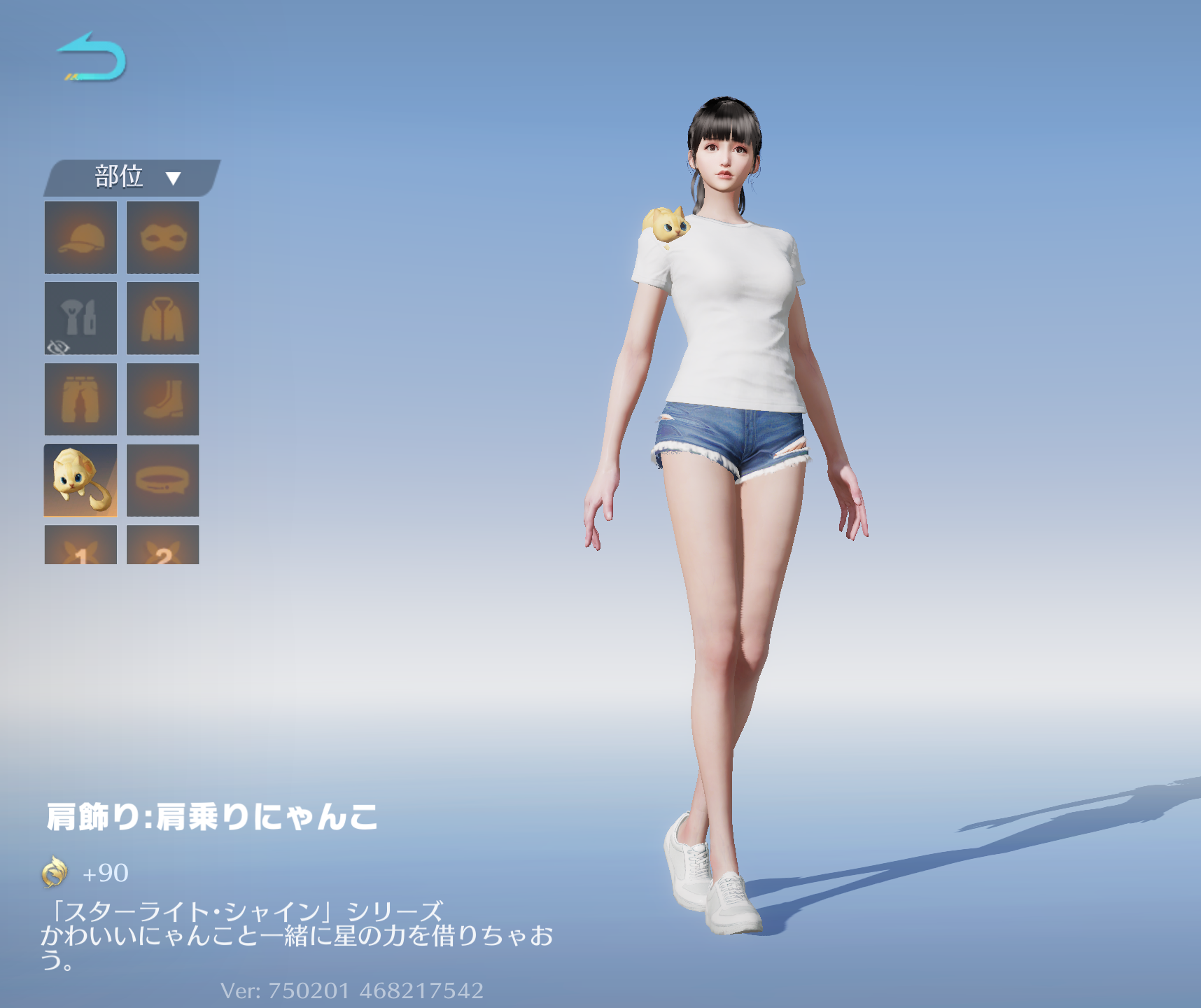Pick the pants slot

tap(80, 399)
